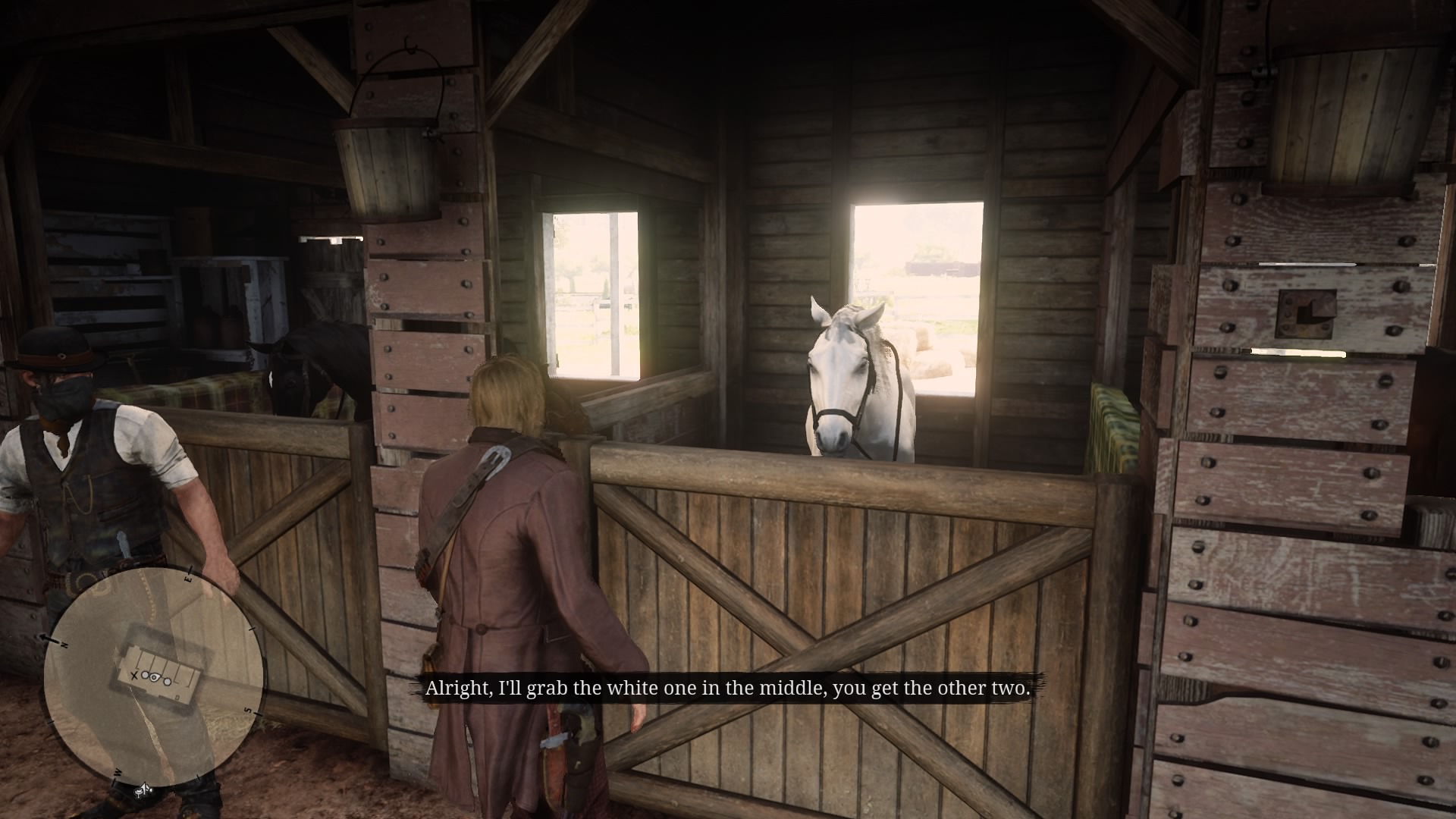Click the X waypoint marker on the minimap
Viewport: 1456px width, 819px height.
[134, 676]
